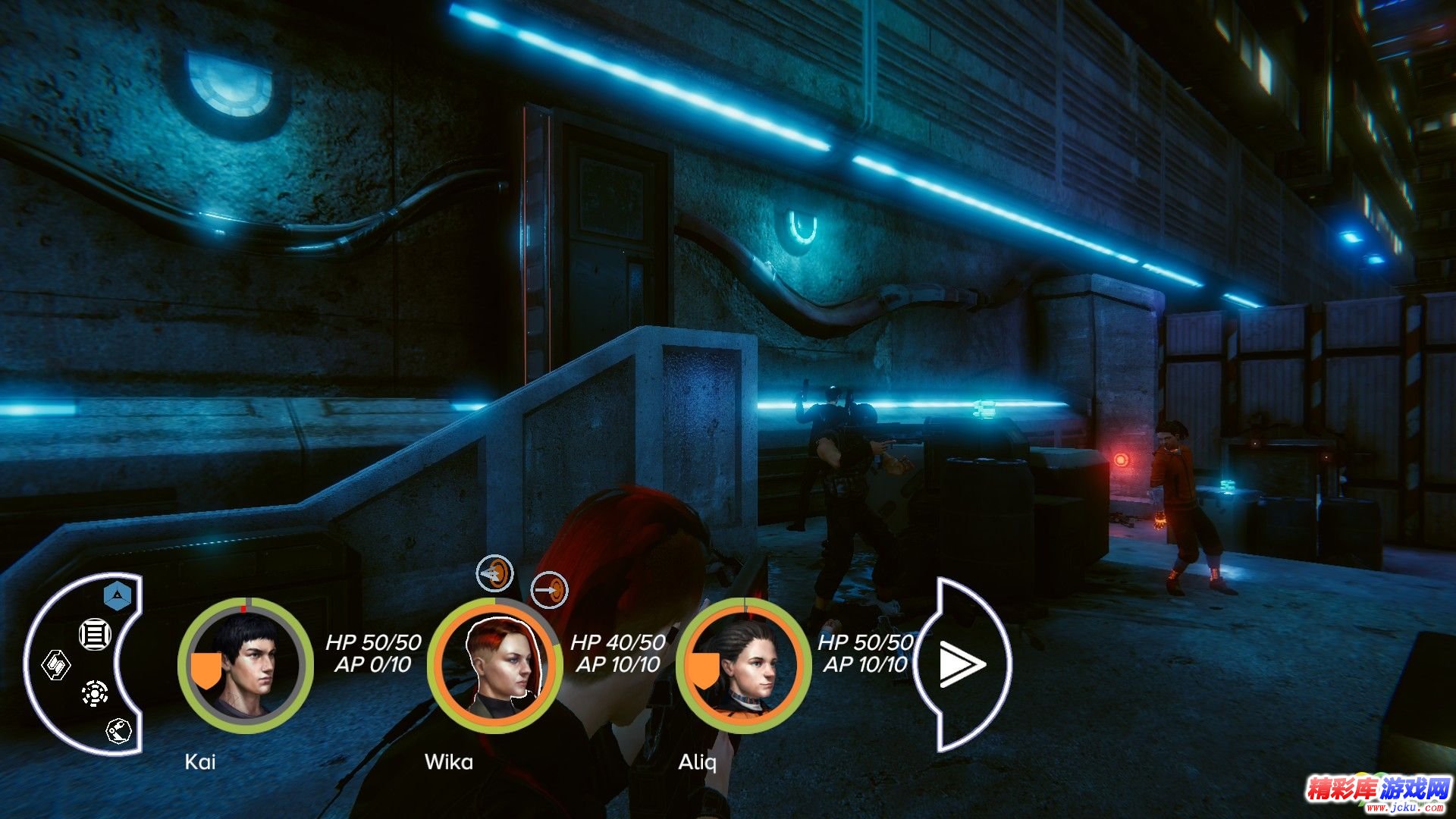Viewport: 1456px width, 819px height.
Task: Activate the single-arrow target shot ability
Action: (x=549, y=589)
